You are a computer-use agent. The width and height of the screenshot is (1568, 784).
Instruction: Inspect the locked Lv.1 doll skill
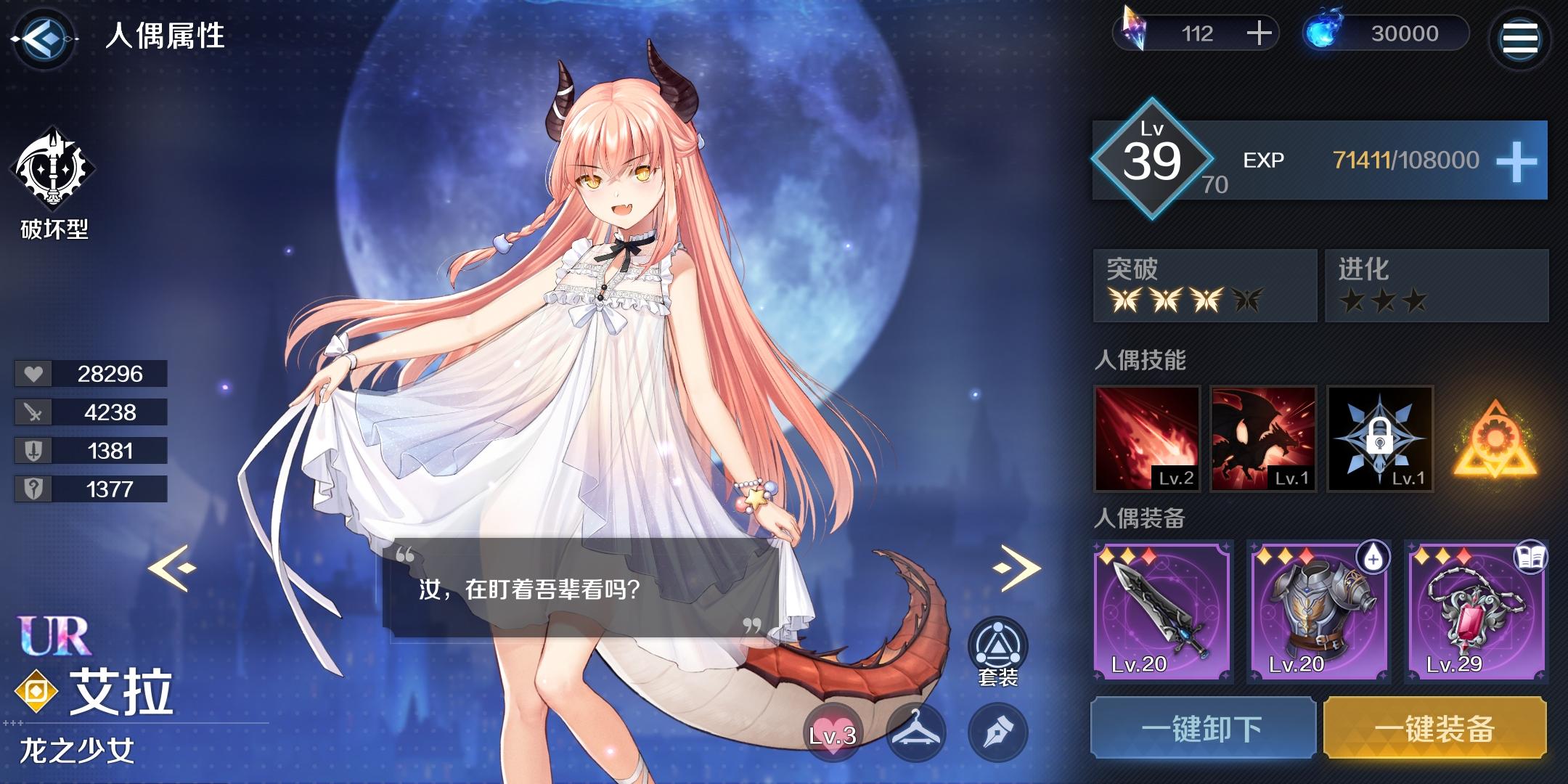[x=1378, y=439]
